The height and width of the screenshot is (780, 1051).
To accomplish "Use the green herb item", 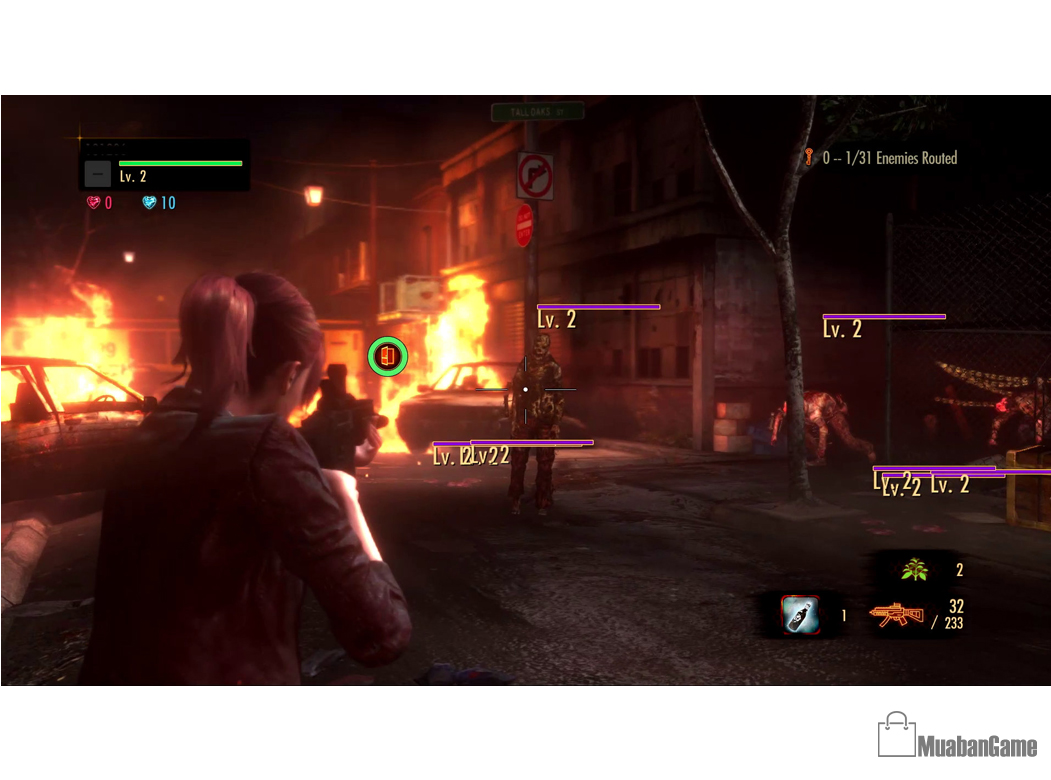I will 913,570.
